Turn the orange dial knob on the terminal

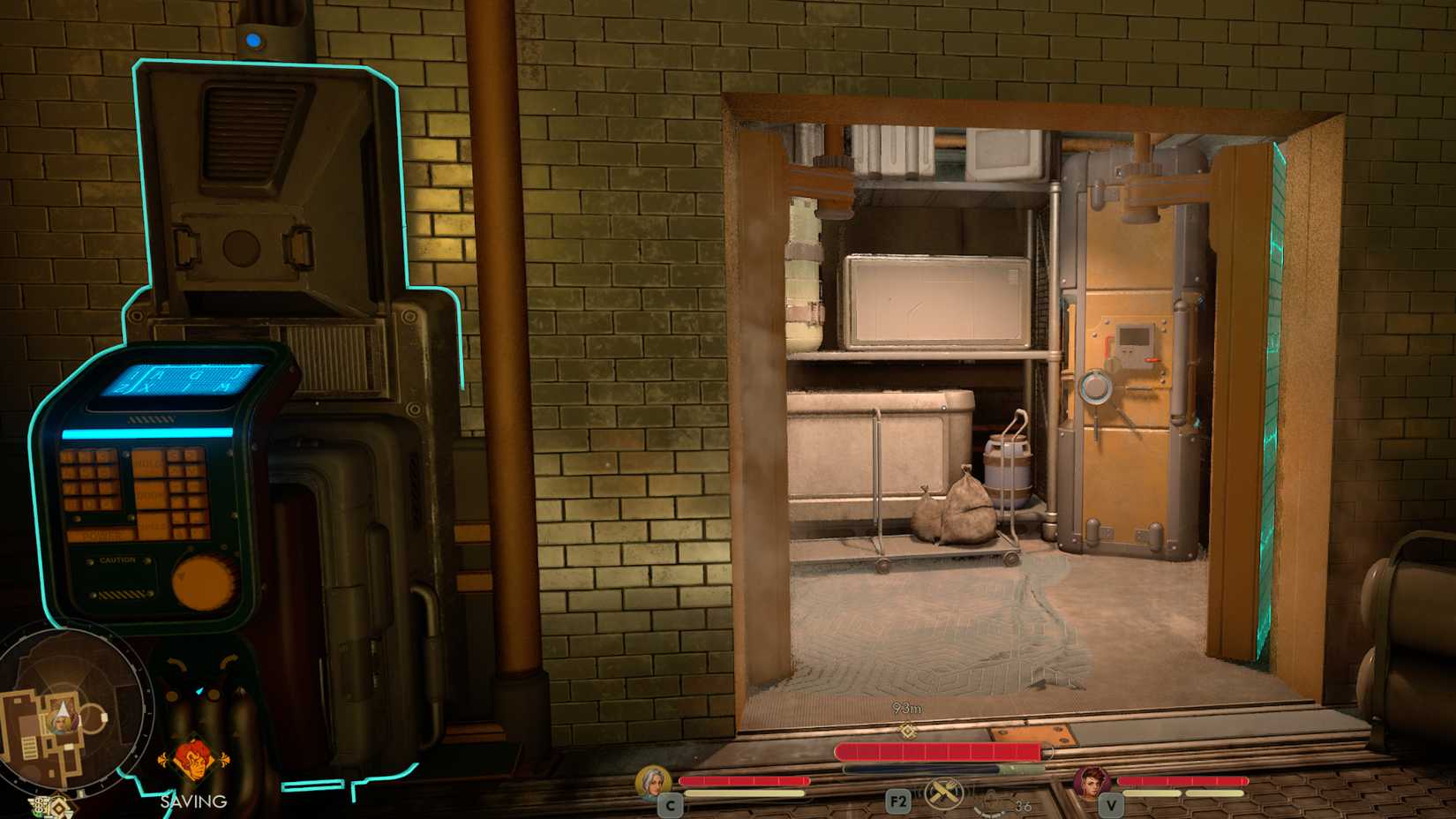click(201, 581)
